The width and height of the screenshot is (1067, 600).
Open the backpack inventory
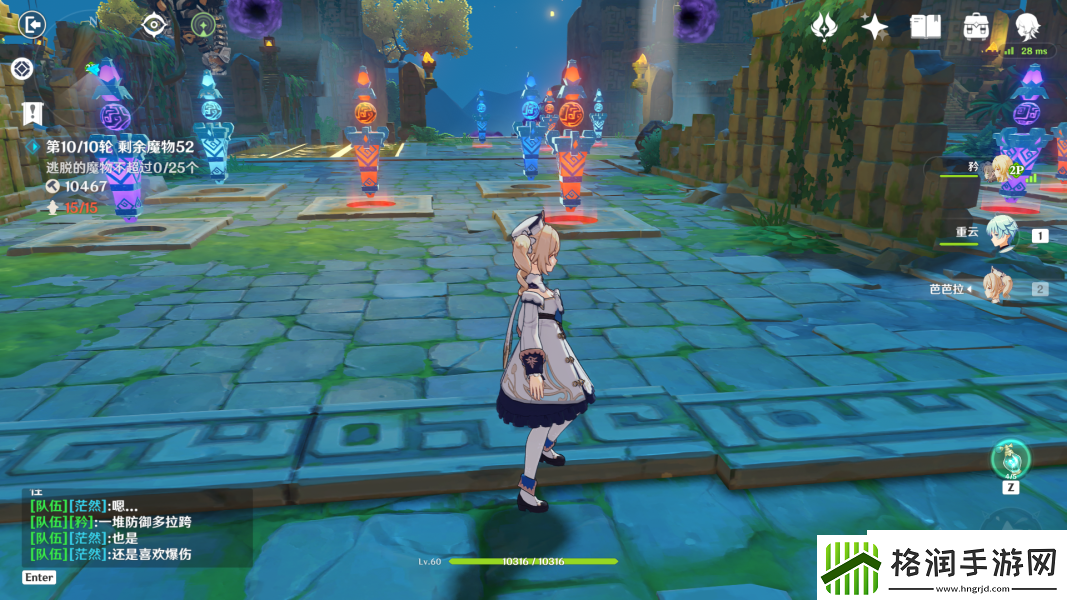976,27
